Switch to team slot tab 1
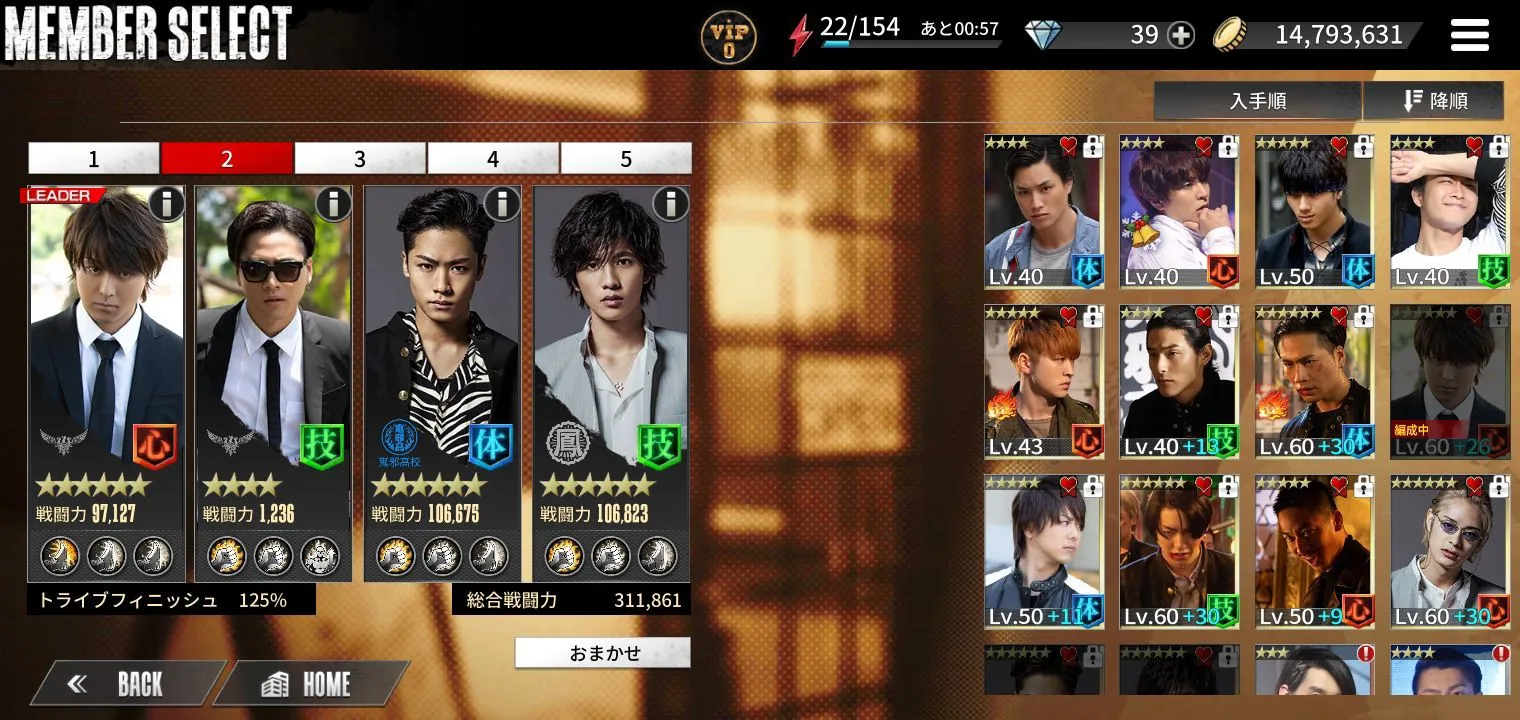Viewport: 1520px width, 720px height. 94,158
